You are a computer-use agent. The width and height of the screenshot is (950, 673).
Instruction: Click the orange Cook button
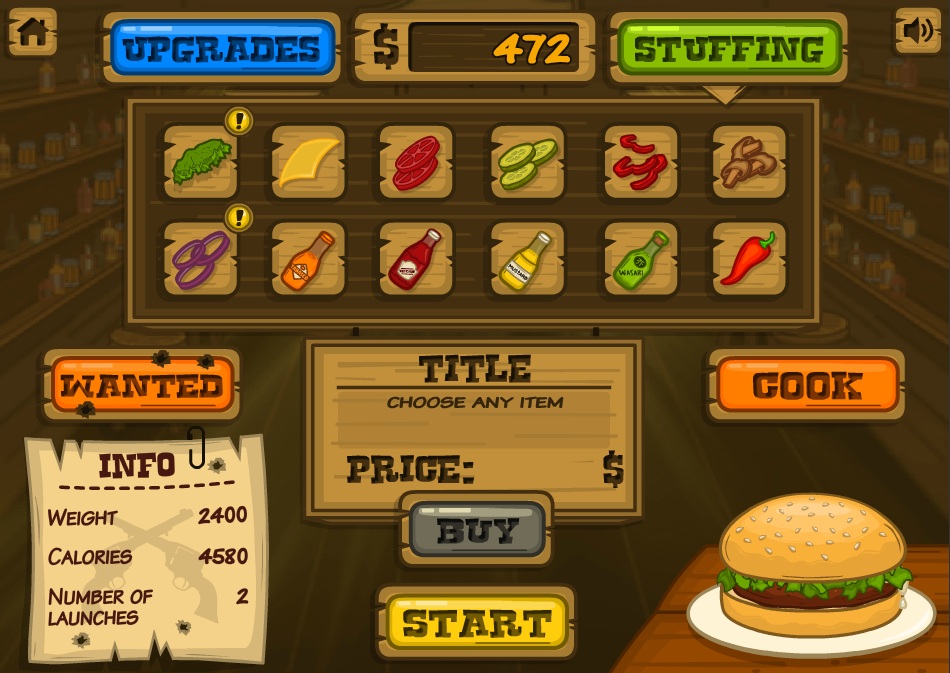pyautogui.click(x=807, y=385)
